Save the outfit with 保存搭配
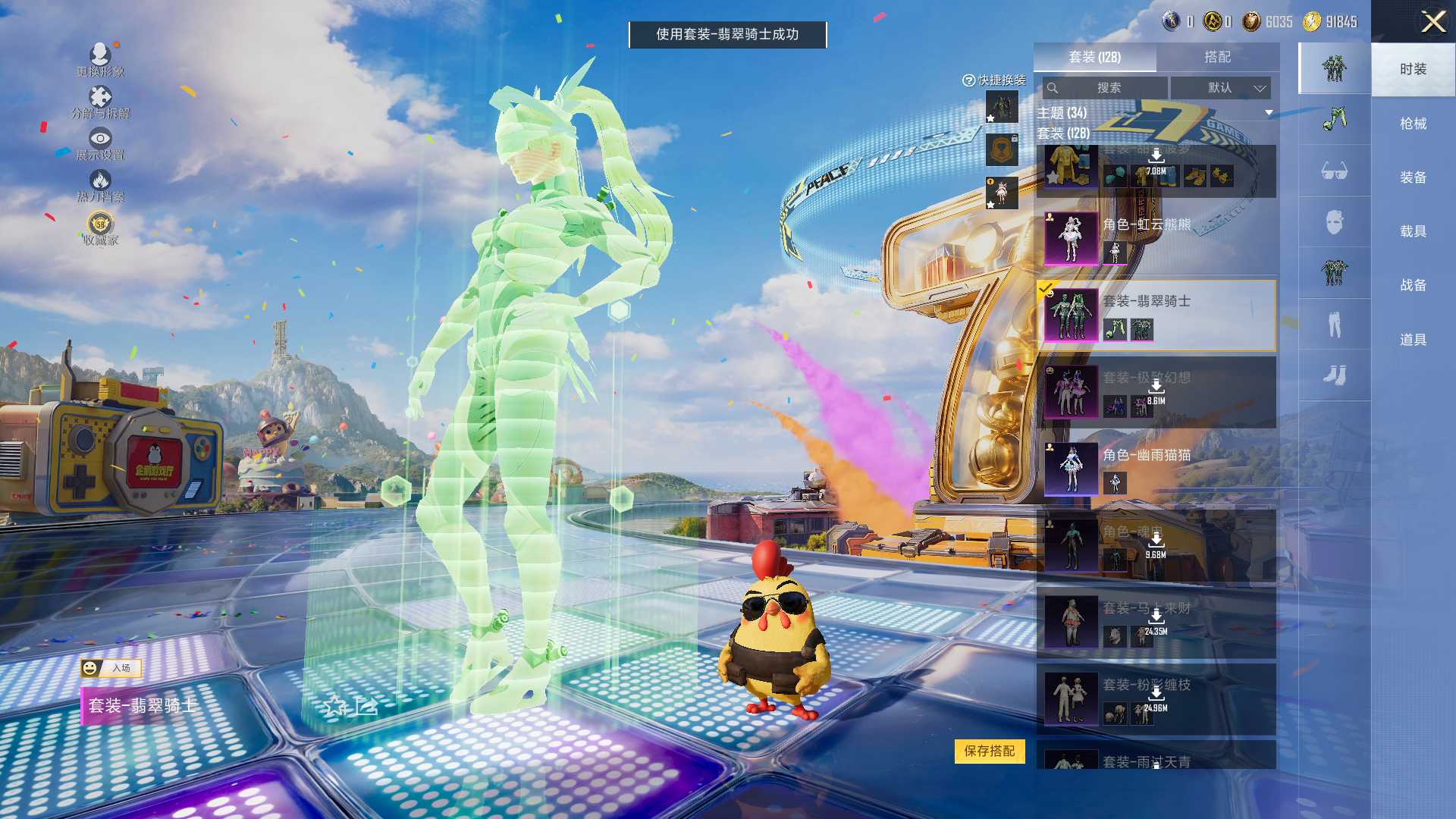 (989, 751)
